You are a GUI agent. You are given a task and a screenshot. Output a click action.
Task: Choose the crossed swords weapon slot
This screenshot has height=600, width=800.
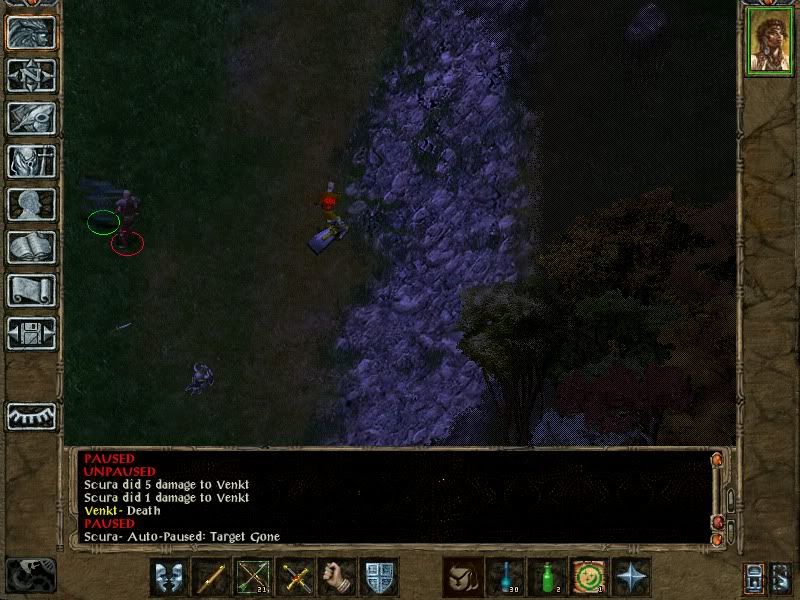click(x=296, y=577)
